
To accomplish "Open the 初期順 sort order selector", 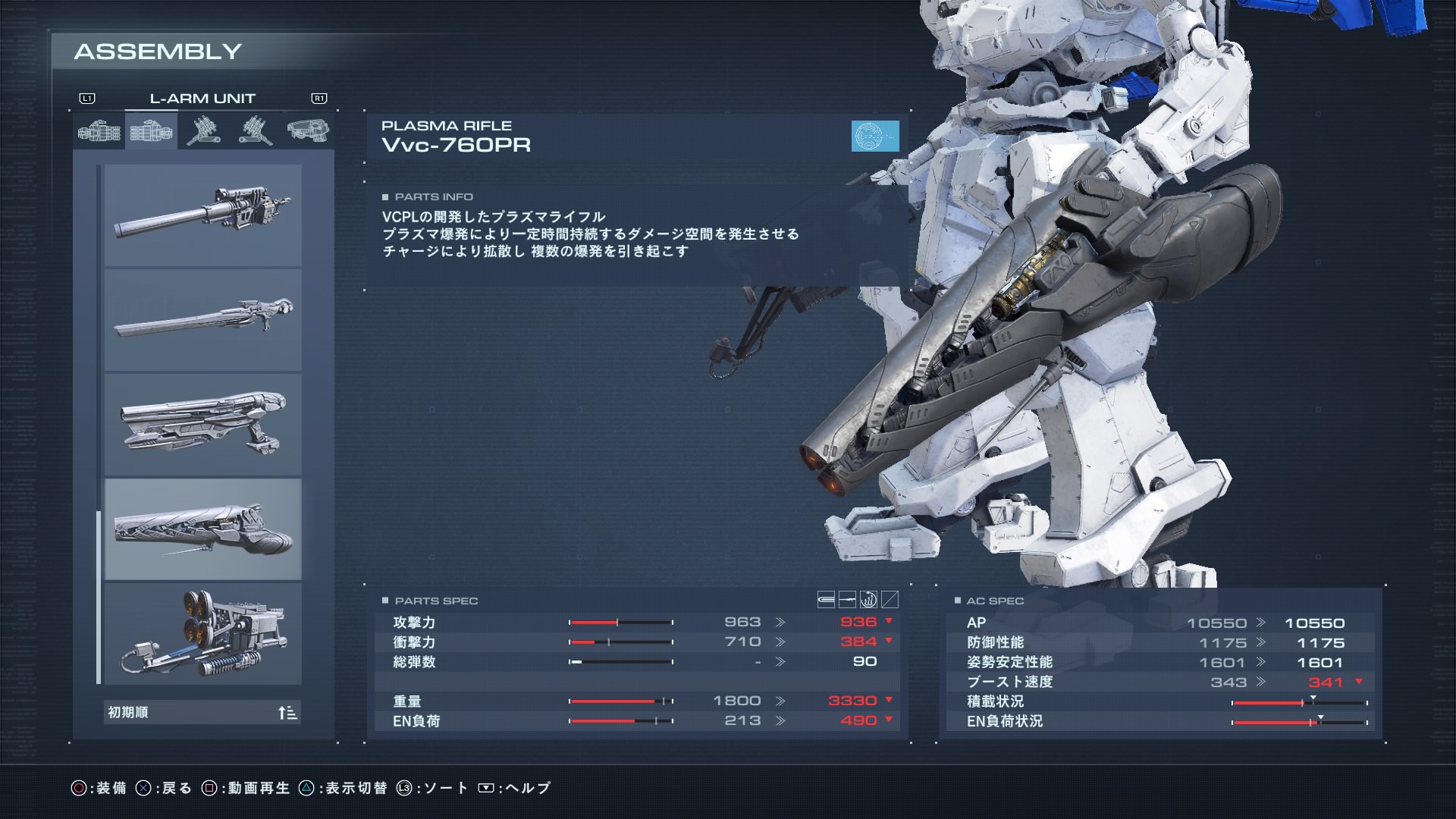I will 202,713.
